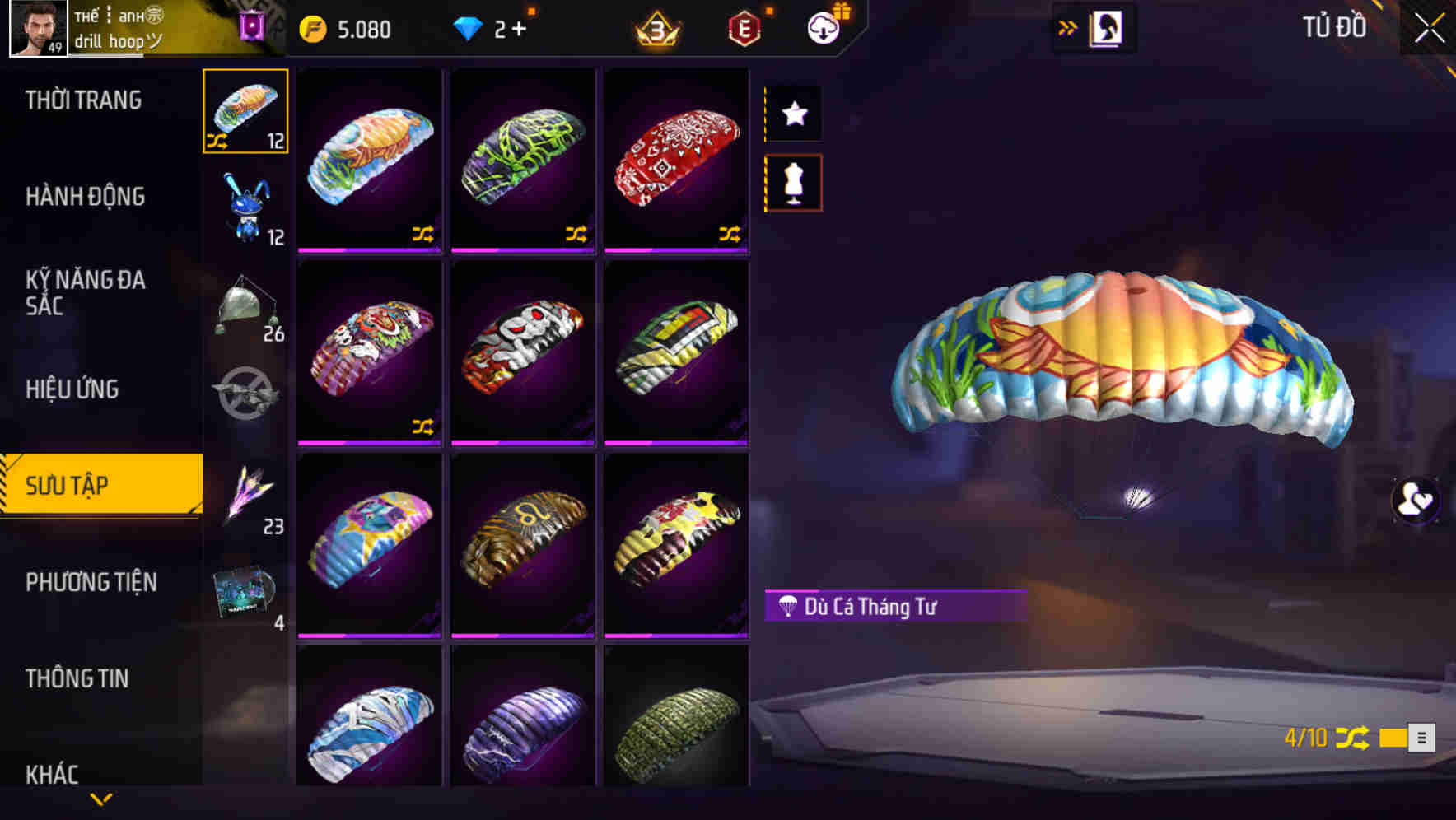Expand more categories via the bottom-left arrow
This screenshot has width=1456, height=820.
[x=101, y=799]
